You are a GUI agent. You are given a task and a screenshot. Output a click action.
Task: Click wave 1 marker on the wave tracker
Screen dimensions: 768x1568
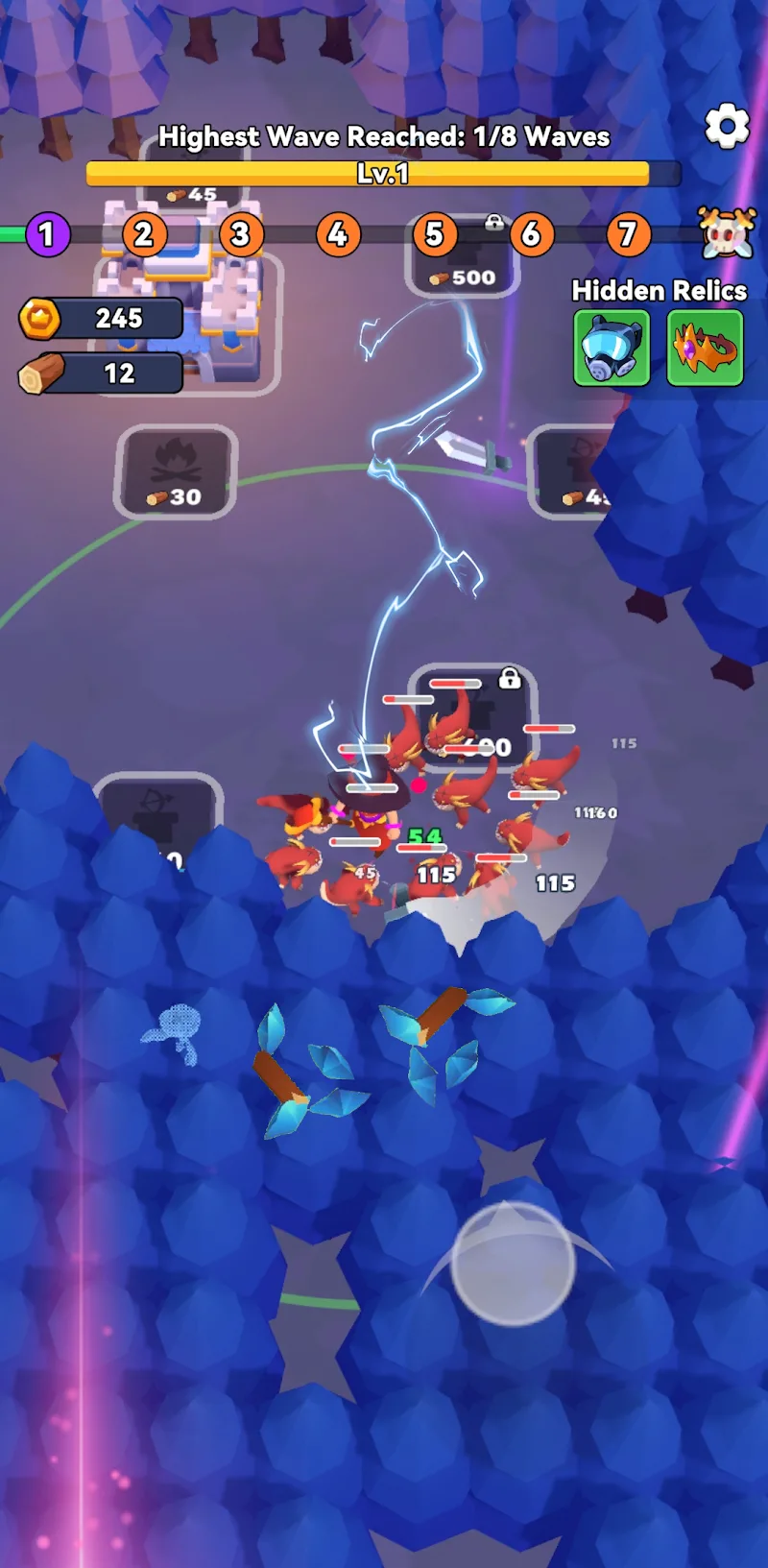coord(46,234)
